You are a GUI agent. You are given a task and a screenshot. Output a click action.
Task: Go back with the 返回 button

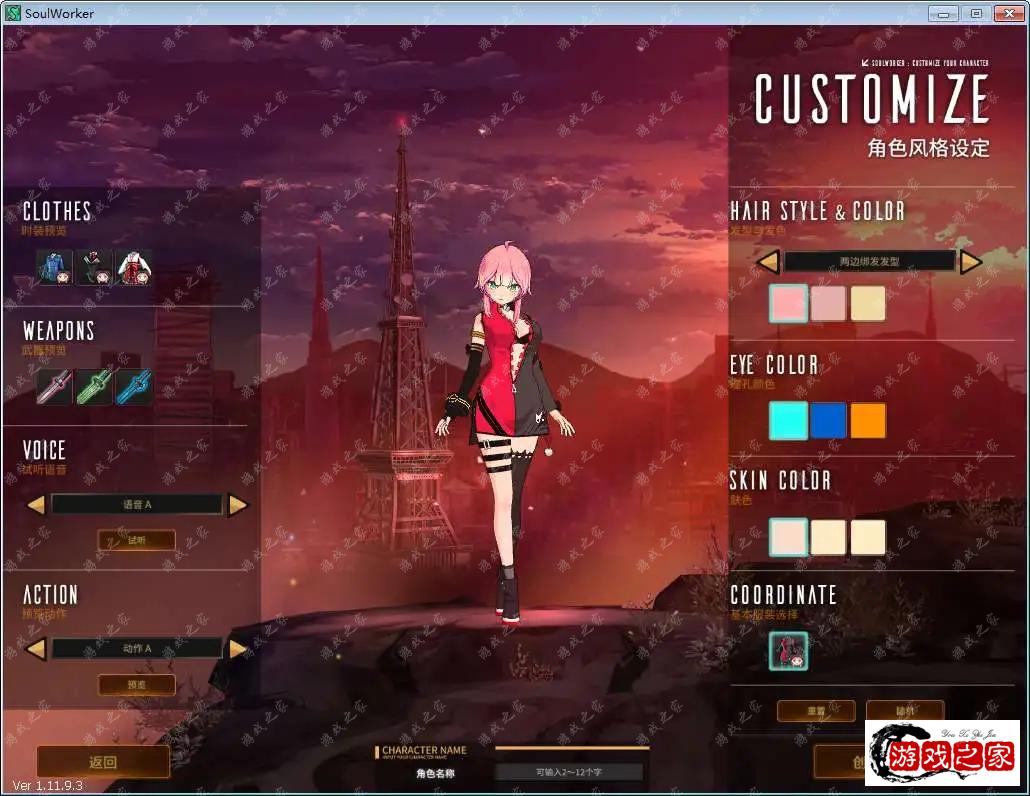click(103, 762)
